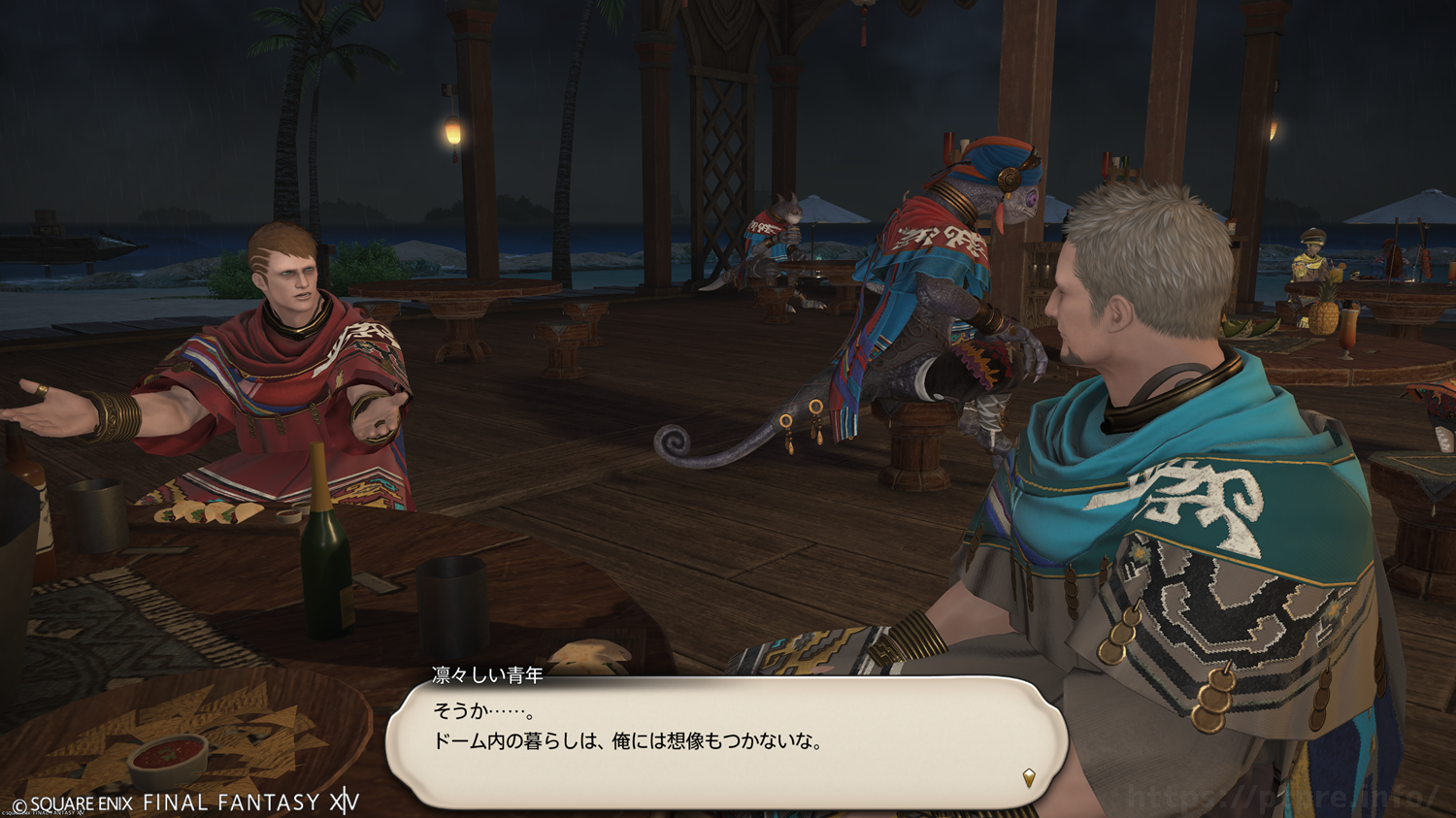Advance the dialogue box text

click(726, 741)
